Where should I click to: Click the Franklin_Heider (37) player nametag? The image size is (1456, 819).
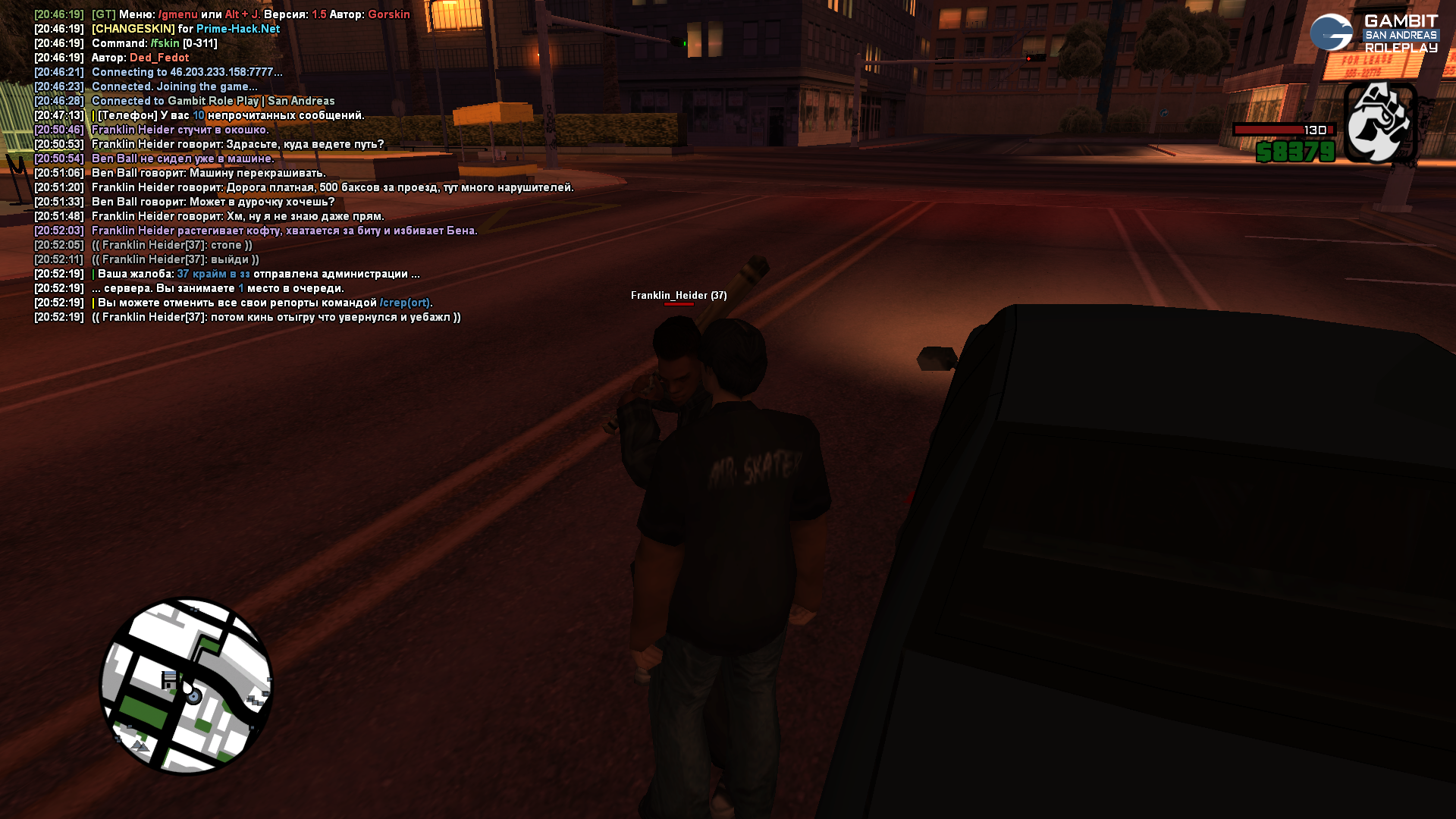pyautogui.click(x=679, y=295)
